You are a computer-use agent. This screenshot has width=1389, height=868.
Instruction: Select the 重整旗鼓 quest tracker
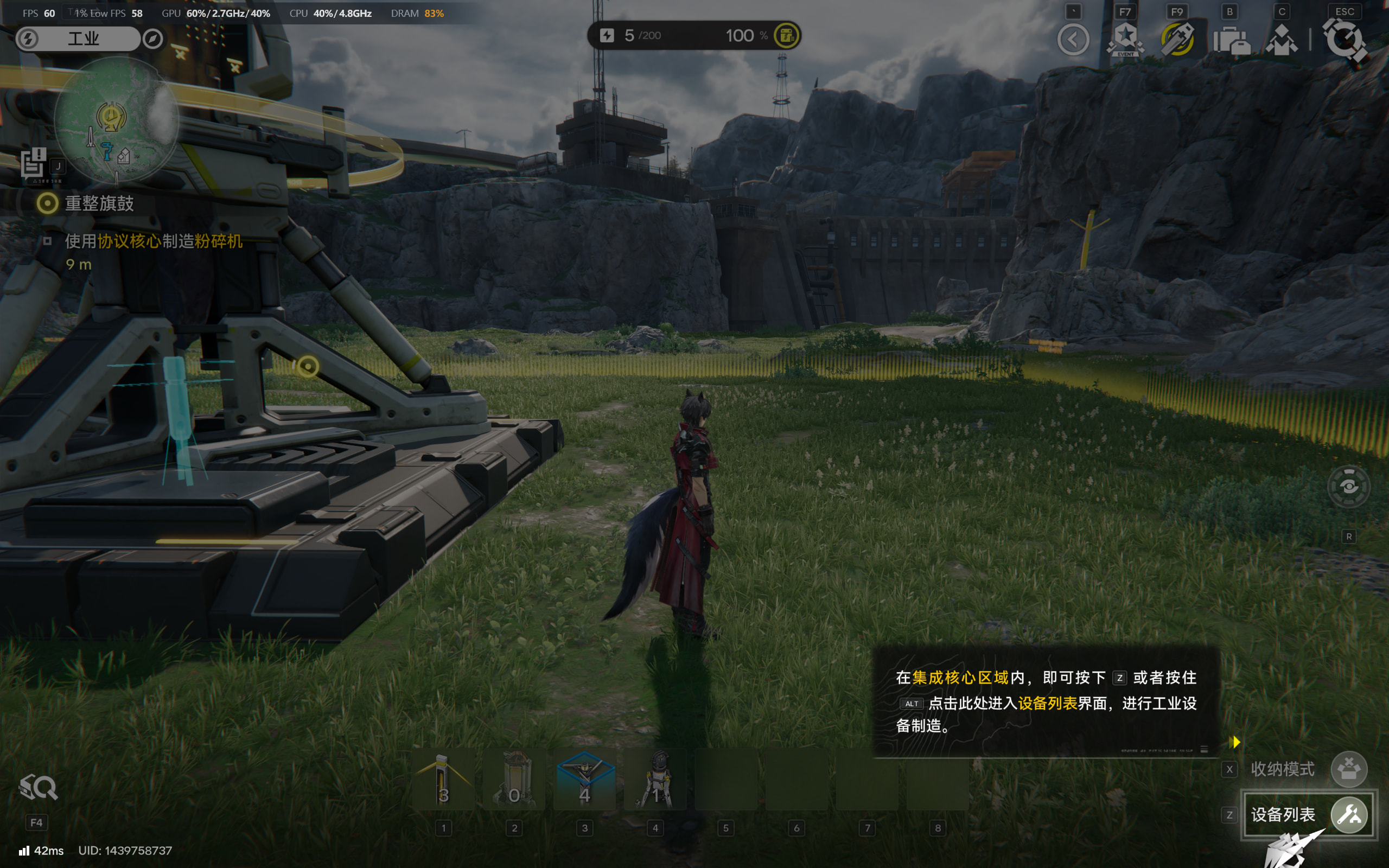coord(99,203)
